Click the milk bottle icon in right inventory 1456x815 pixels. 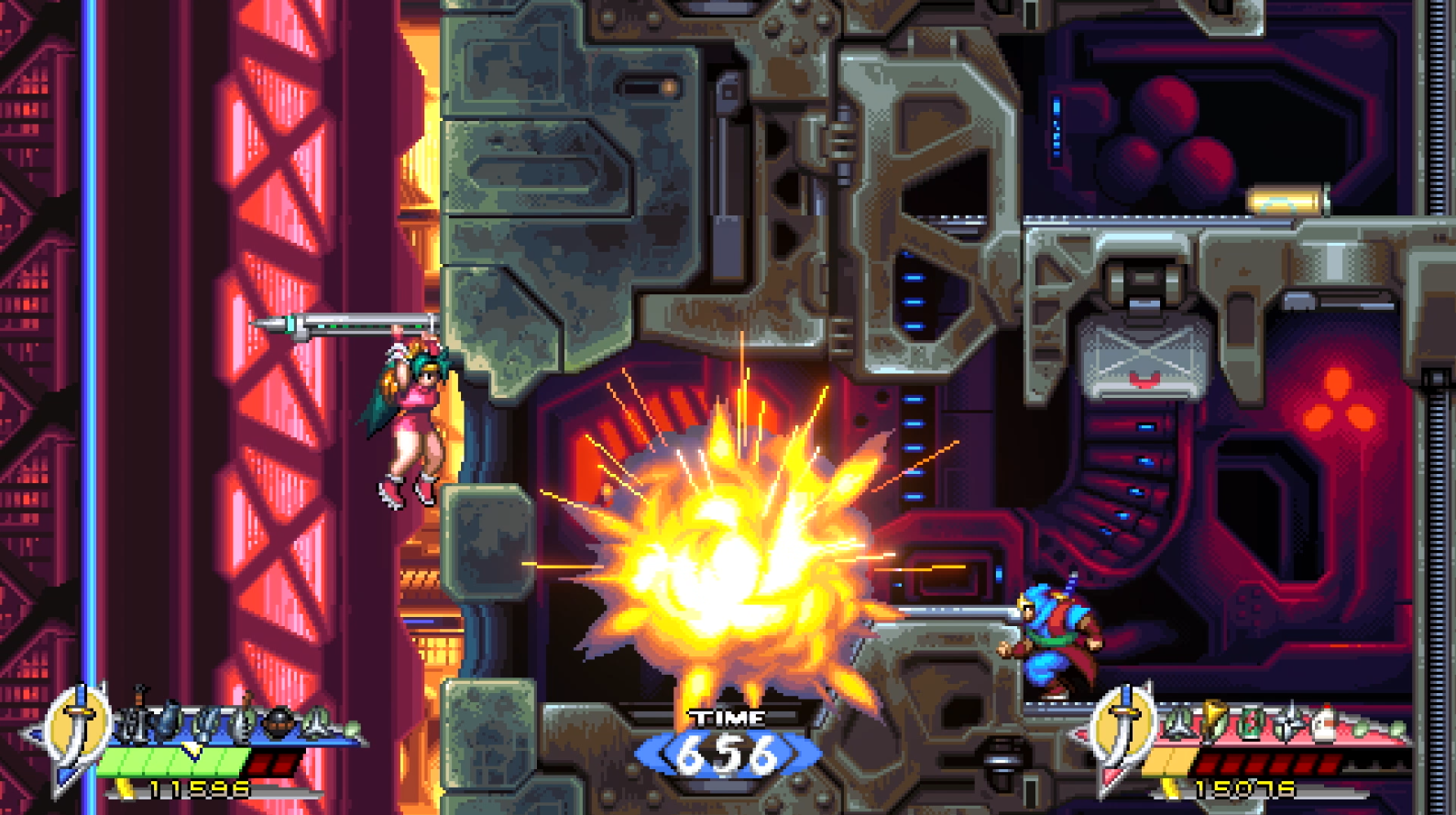point(1324,721)
